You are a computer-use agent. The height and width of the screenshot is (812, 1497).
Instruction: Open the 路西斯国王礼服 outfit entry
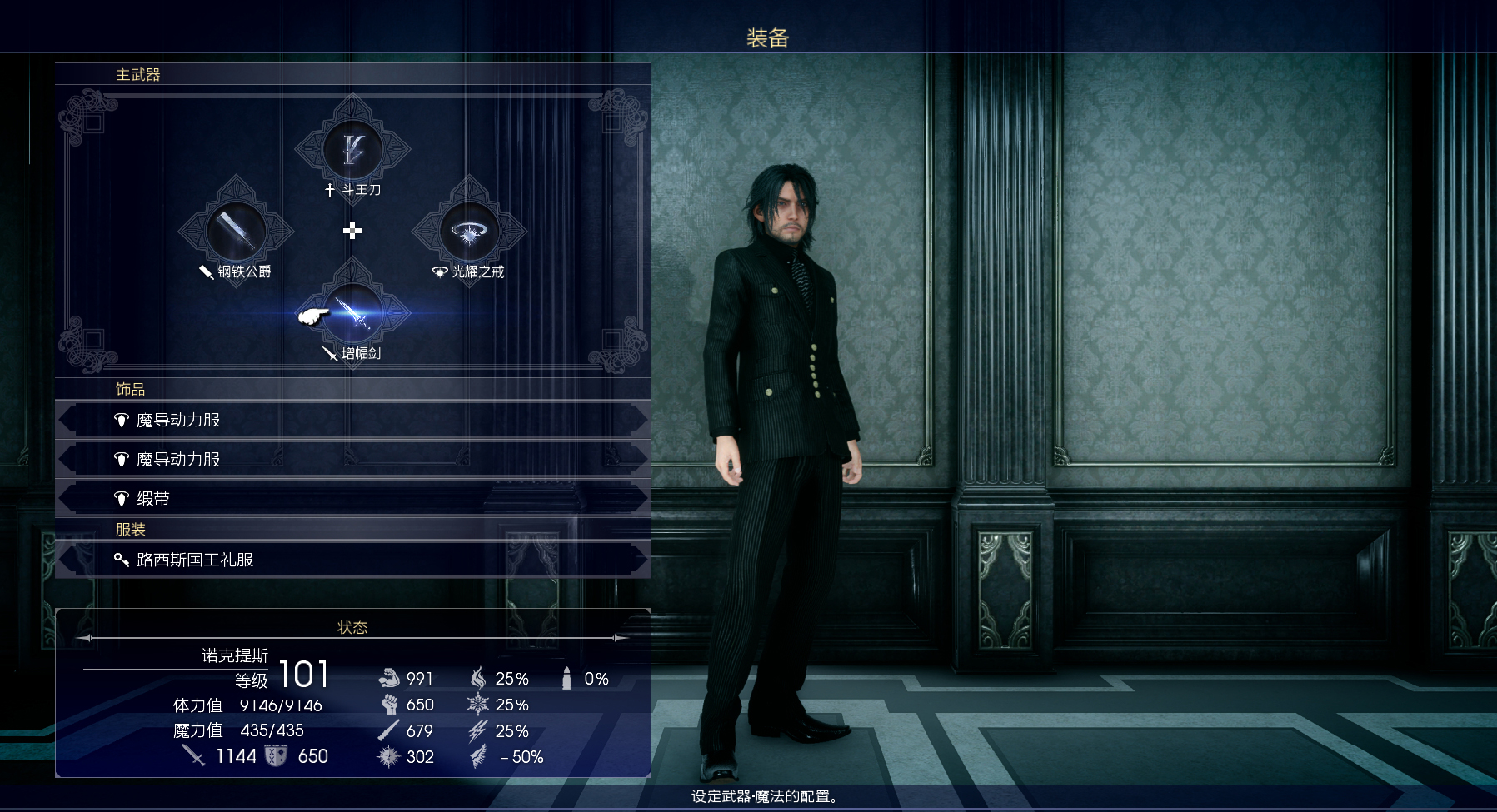click(352, 560)
